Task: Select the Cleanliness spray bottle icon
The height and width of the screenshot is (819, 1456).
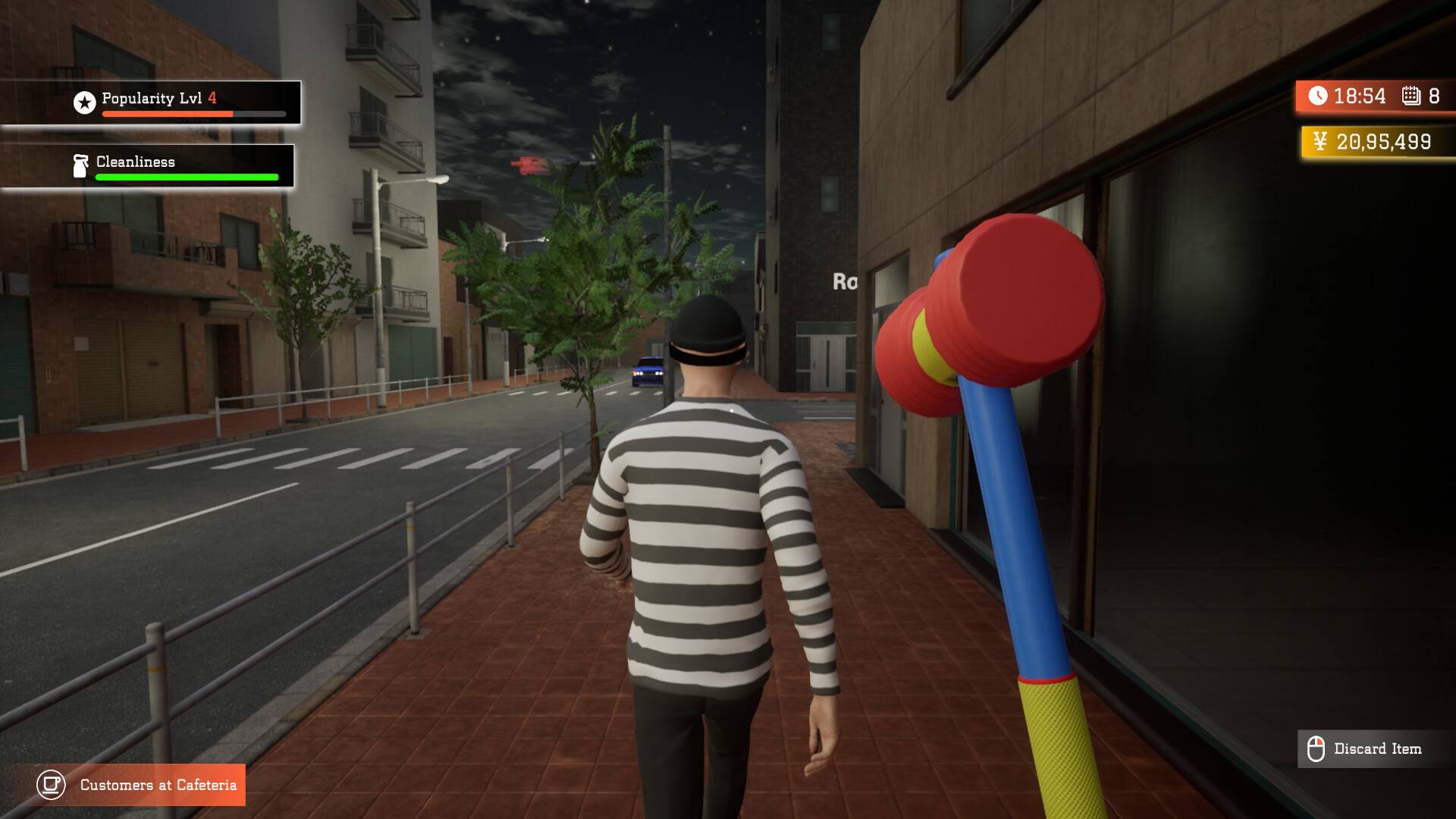Action: tap(80, 166)
